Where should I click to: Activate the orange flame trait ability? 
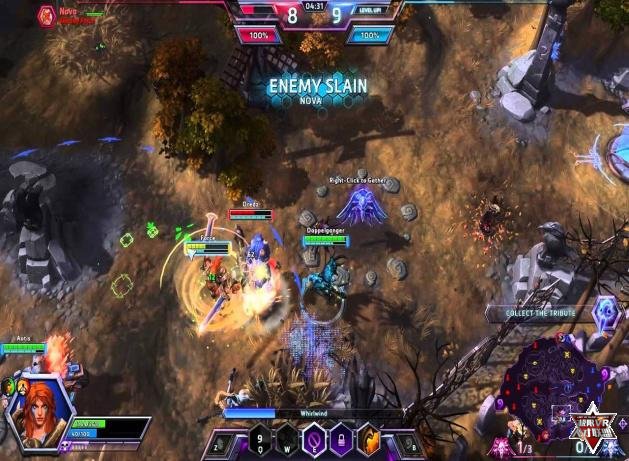(372, 440)
